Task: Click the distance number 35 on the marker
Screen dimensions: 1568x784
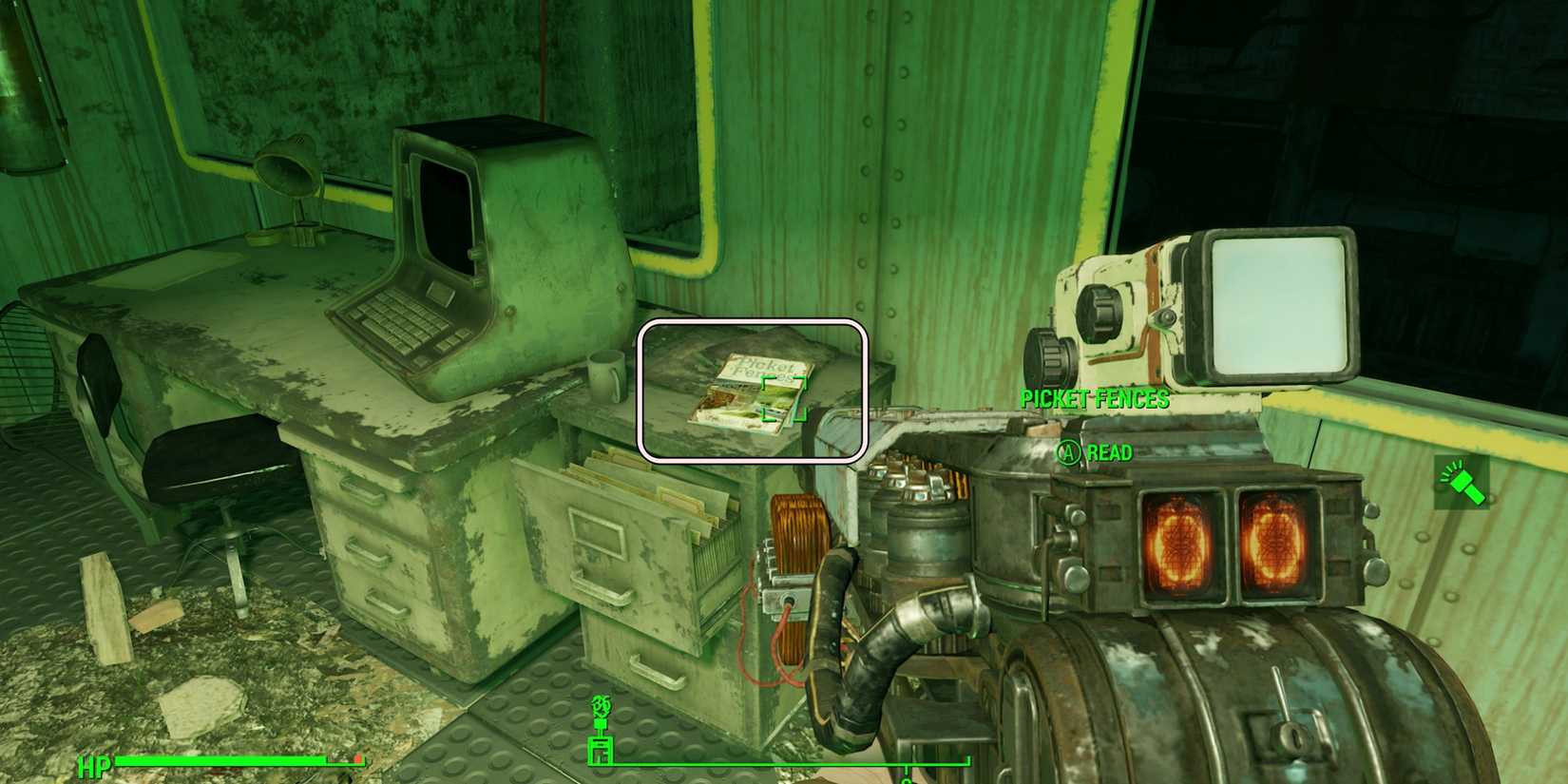Action: pos(599,704)
